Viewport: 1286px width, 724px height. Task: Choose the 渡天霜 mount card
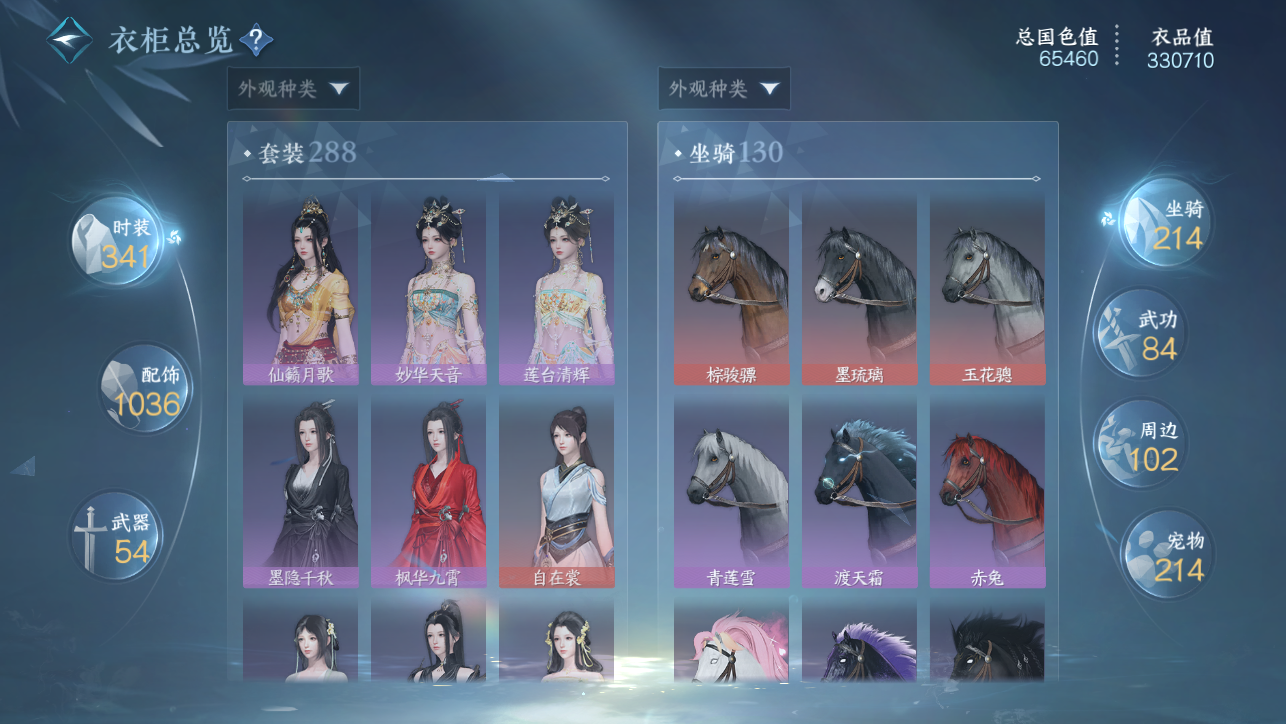click(859, 492)
